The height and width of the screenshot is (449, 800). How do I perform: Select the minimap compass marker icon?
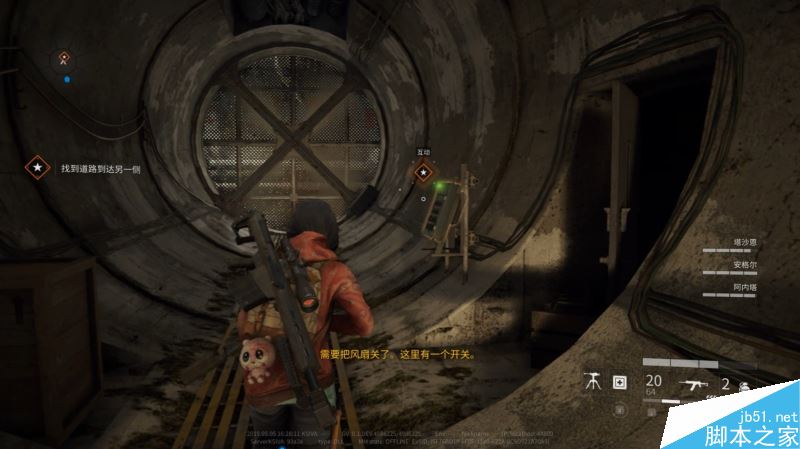click(x=65, y=59)
